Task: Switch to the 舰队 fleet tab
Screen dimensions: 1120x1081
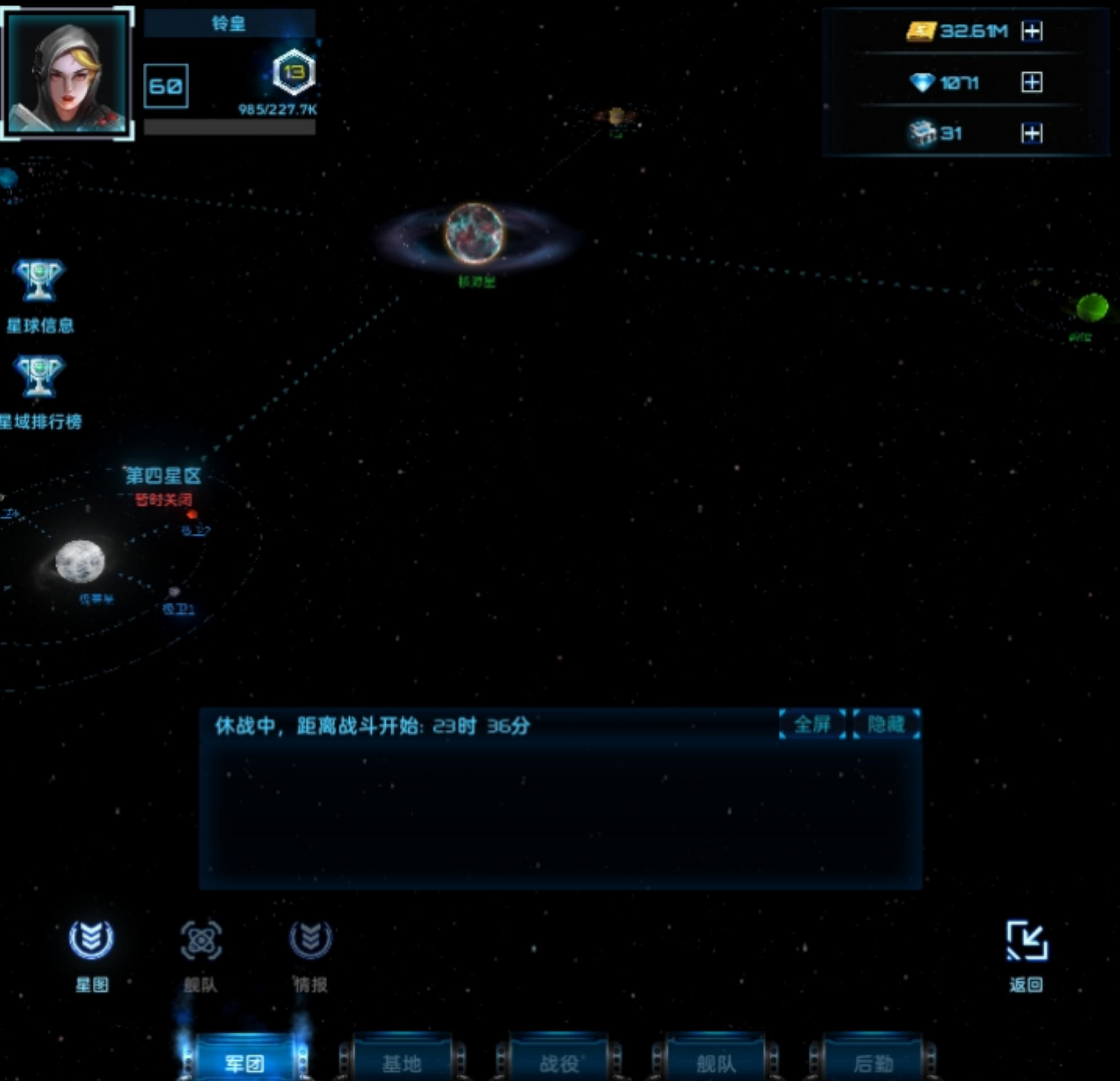Action: [x=716, y=1063]
